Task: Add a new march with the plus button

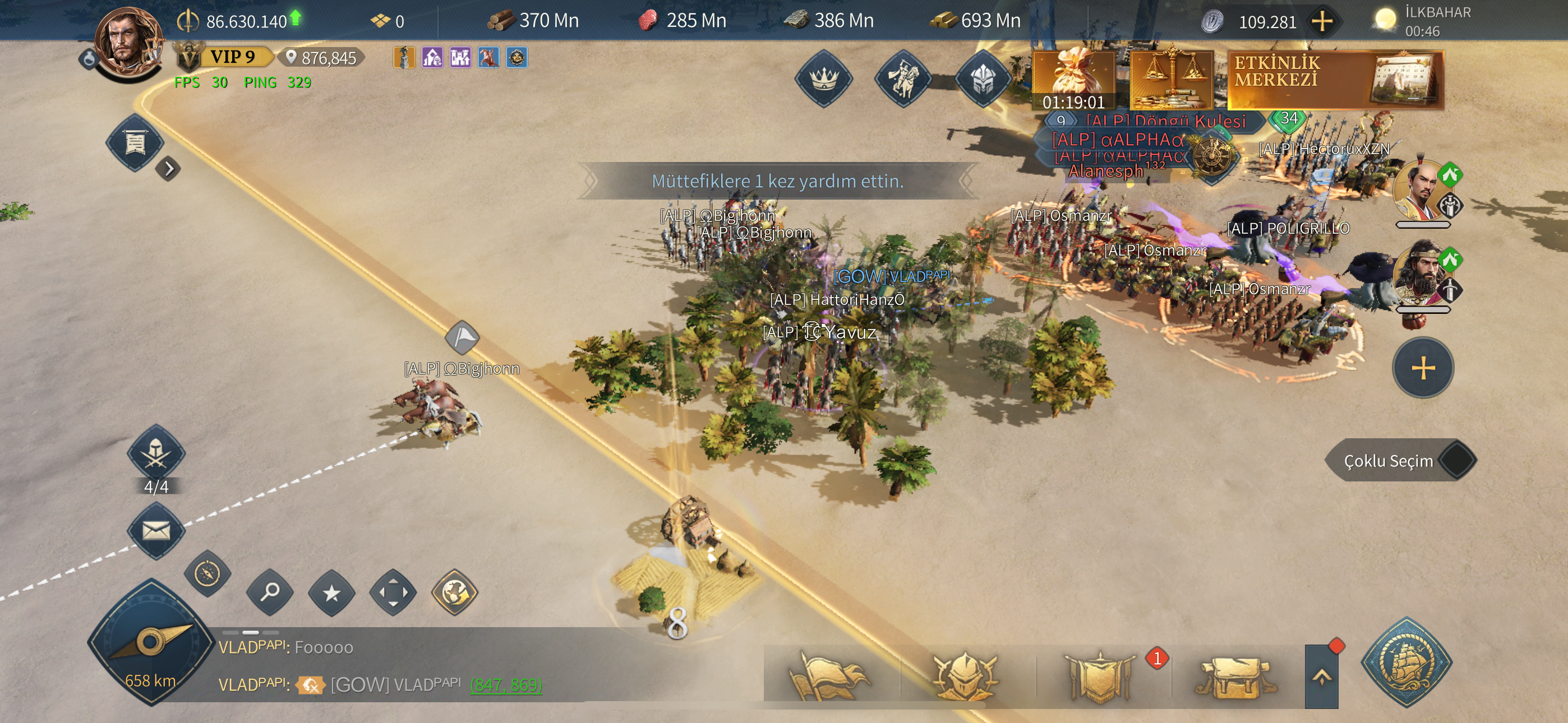Action: [x=1423, y=368]
